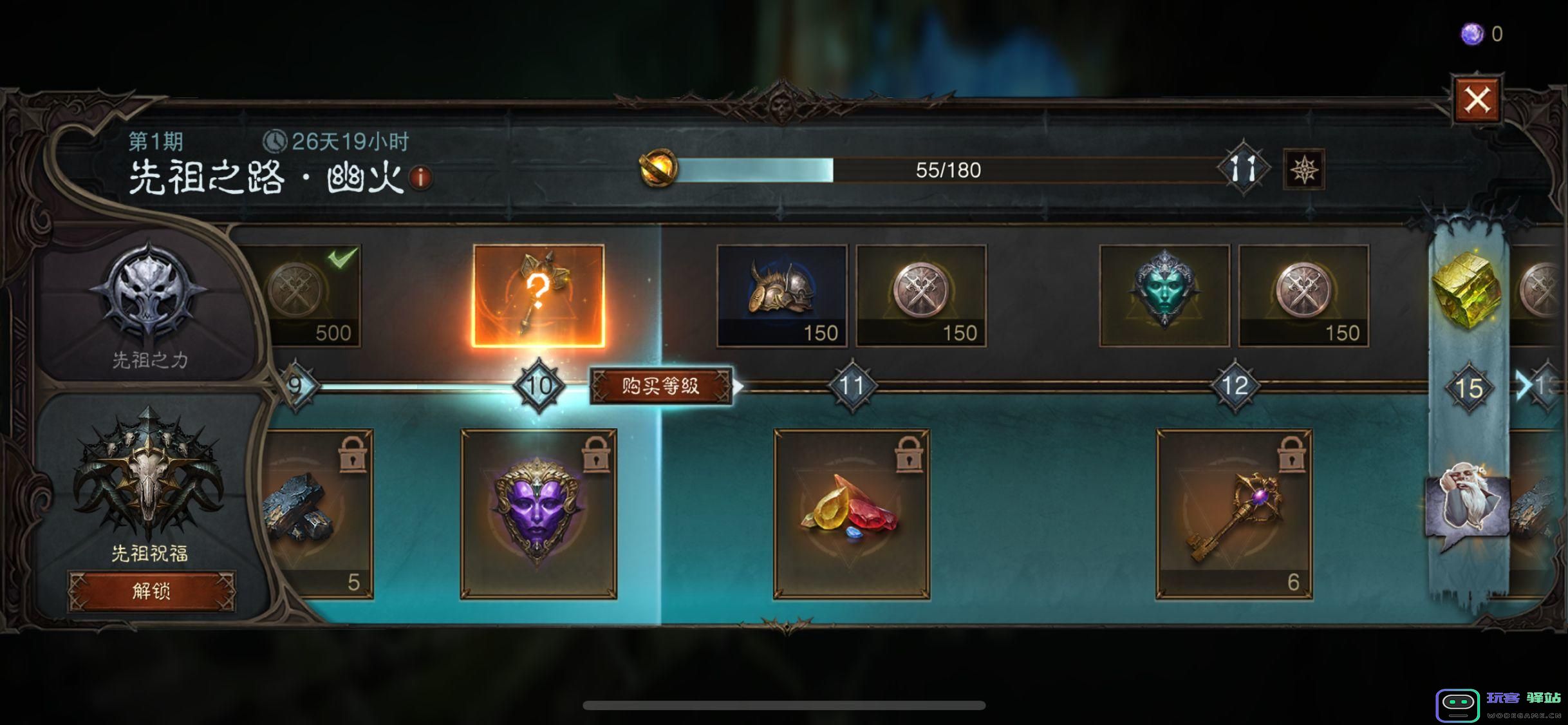1568x725 pixels.
Task: Pick the teal face crest reward
Action: tap(1164, 296)
